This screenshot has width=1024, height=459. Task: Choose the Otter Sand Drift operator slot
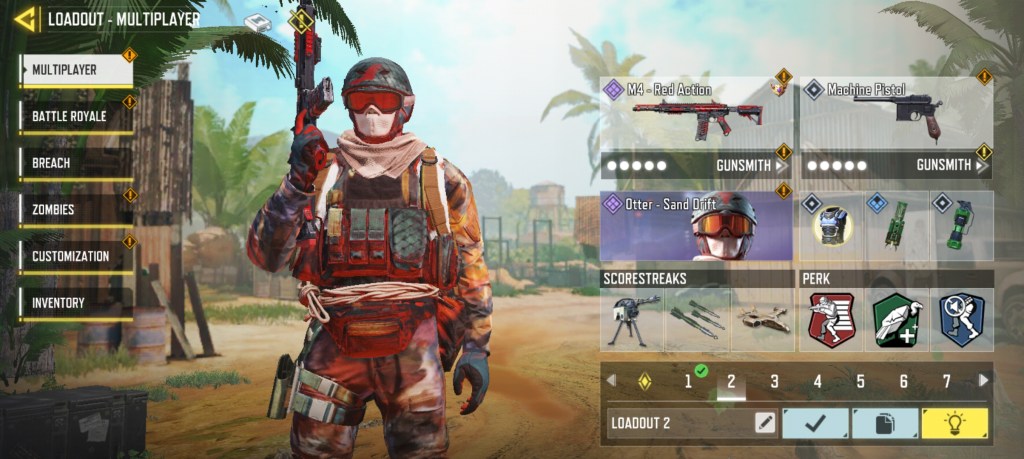[x=696, y=226]
